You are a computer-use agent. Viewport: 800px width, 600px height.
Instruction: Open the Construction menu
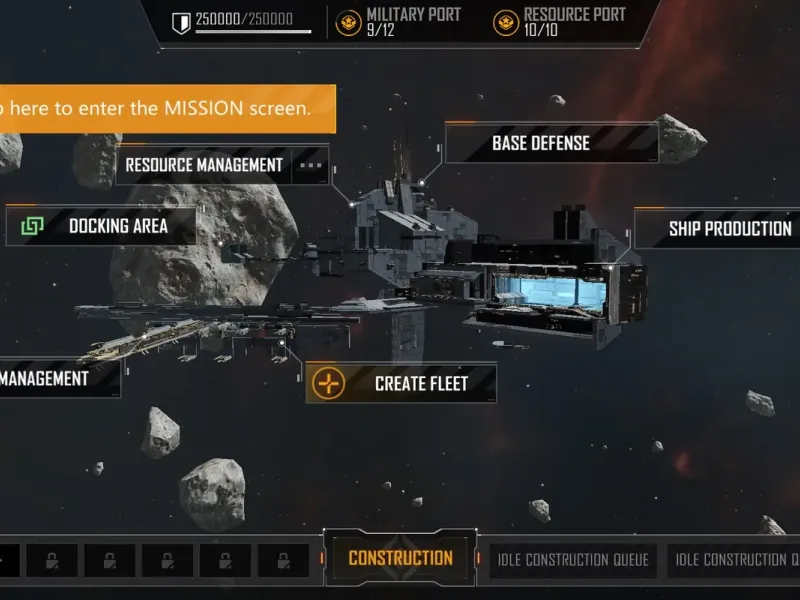[400, 558]
